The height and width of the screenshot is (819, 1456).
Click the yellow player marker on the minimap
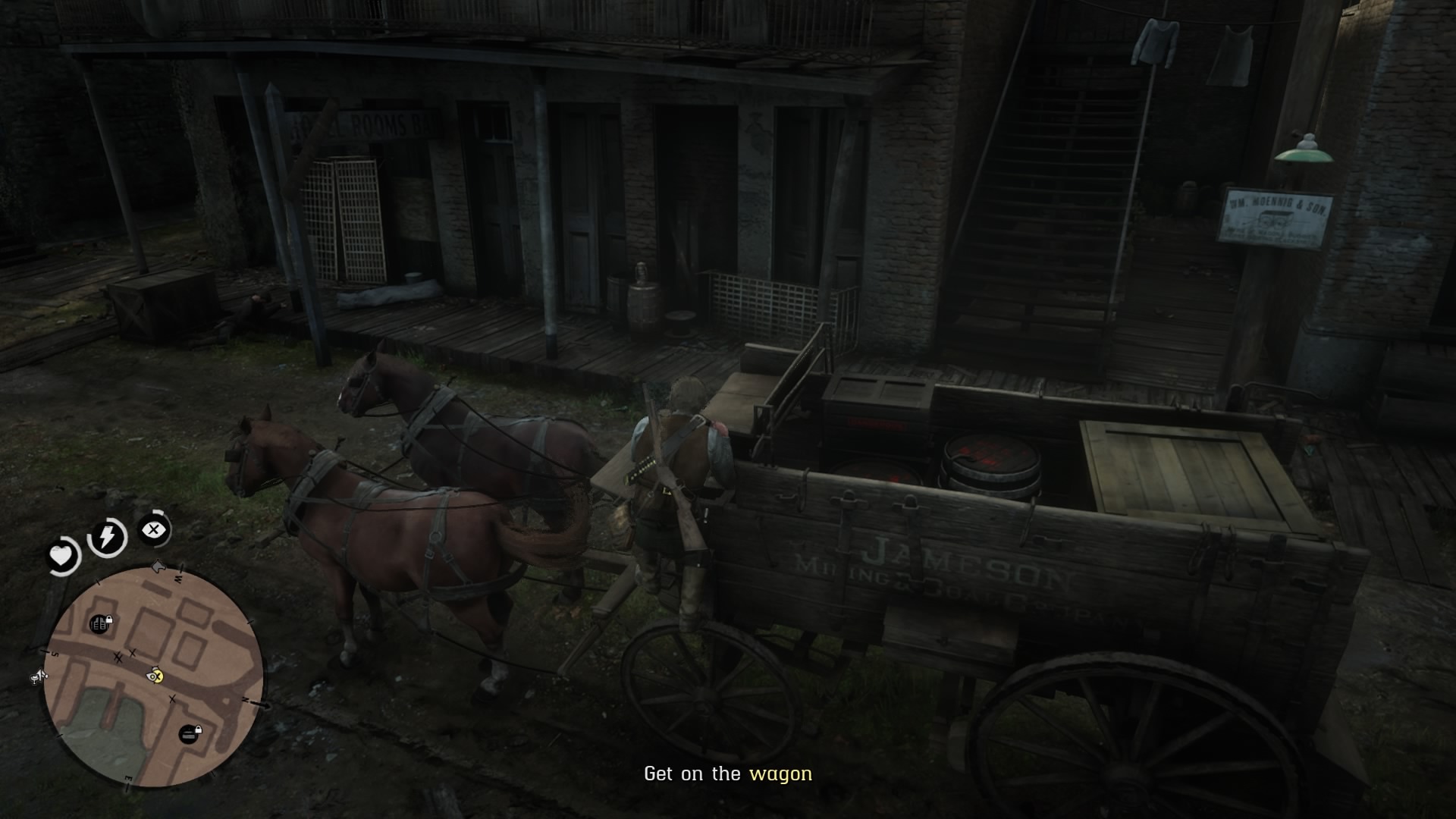click(155, 676)
